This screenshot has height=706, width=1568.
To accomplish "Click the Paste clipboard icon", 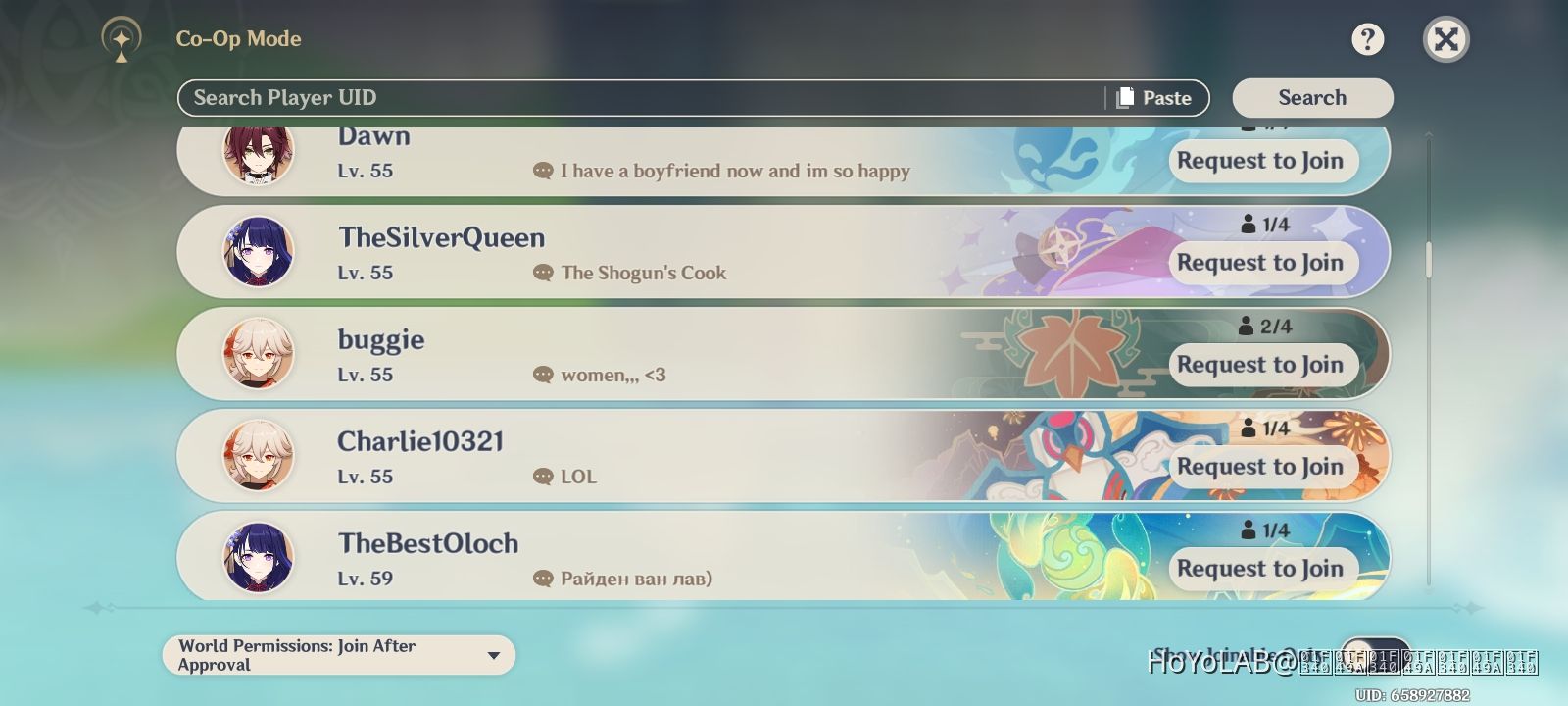I will coord(1125,97).
